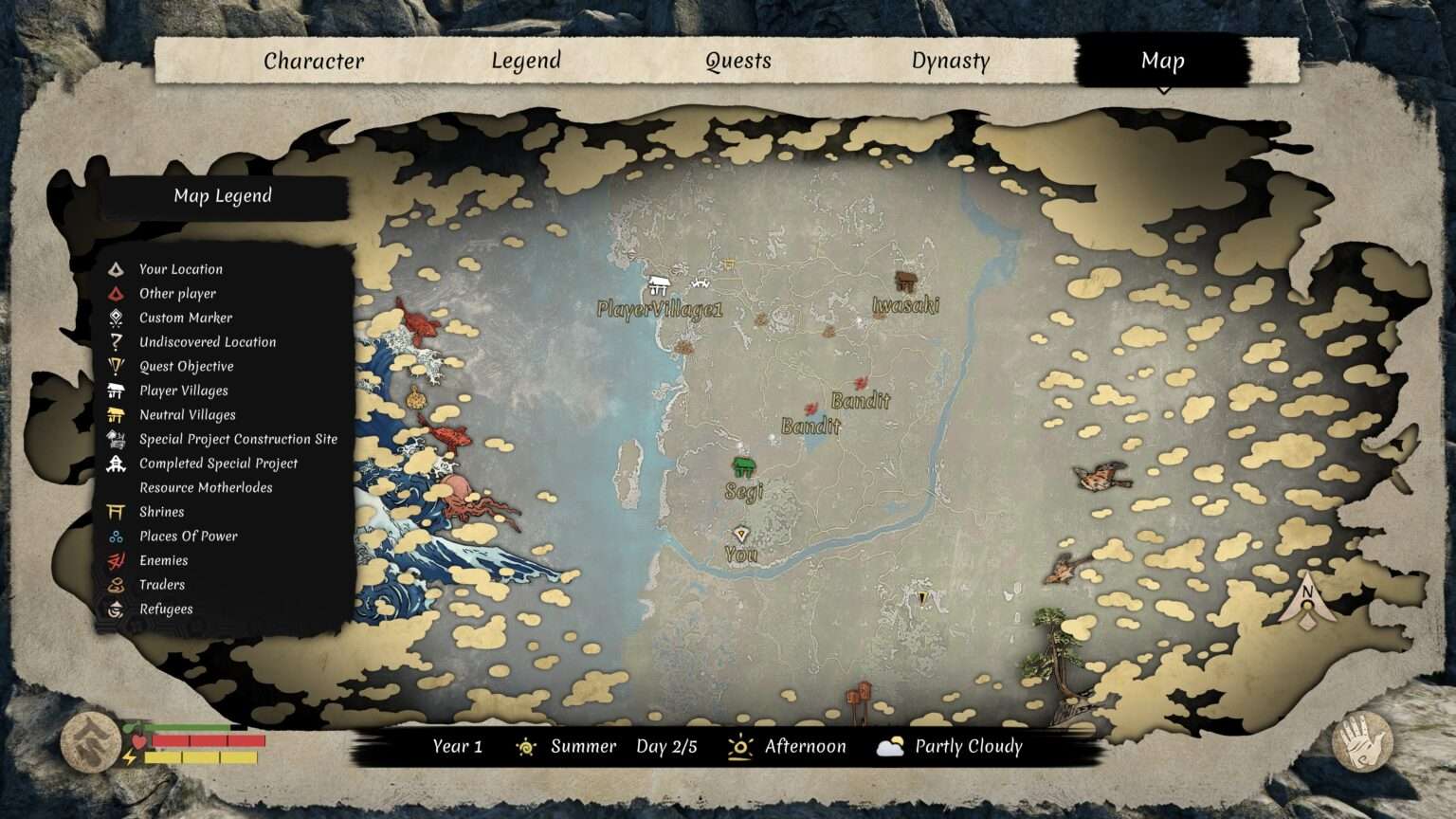The width and height of the screenshot is (1456, 819).
Task: Click the chevron below the Map tab
Action: click(1164, 87)
